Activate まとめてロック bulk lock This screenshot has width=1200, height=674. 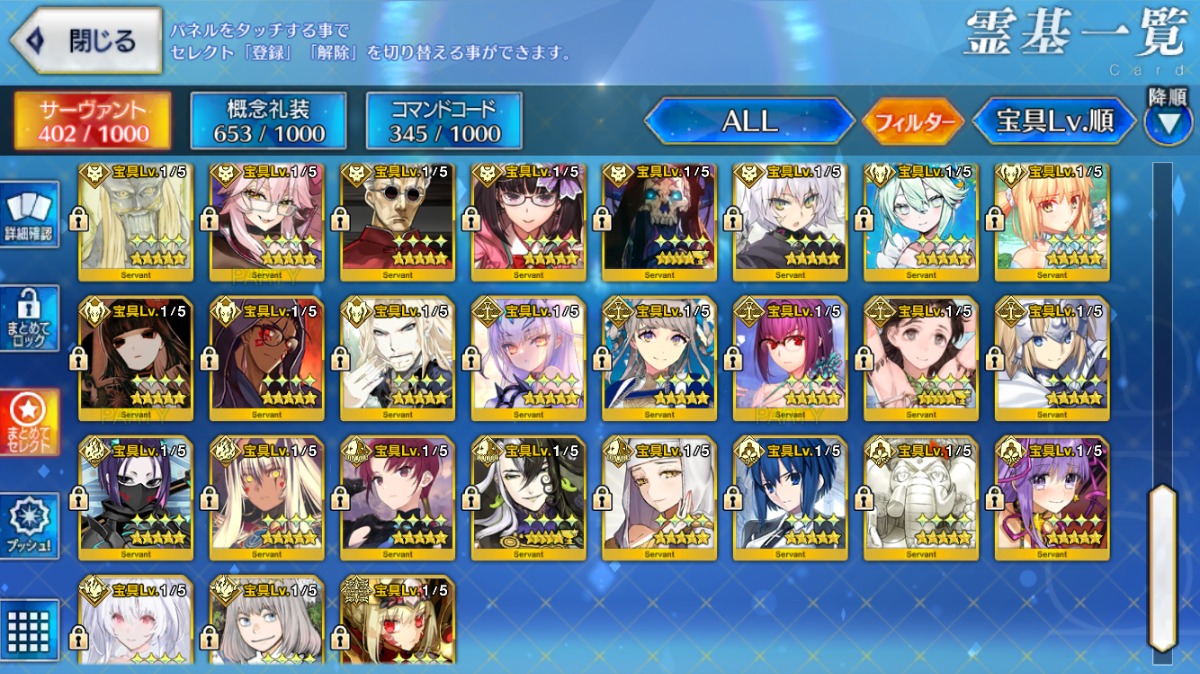coord(29,318)
